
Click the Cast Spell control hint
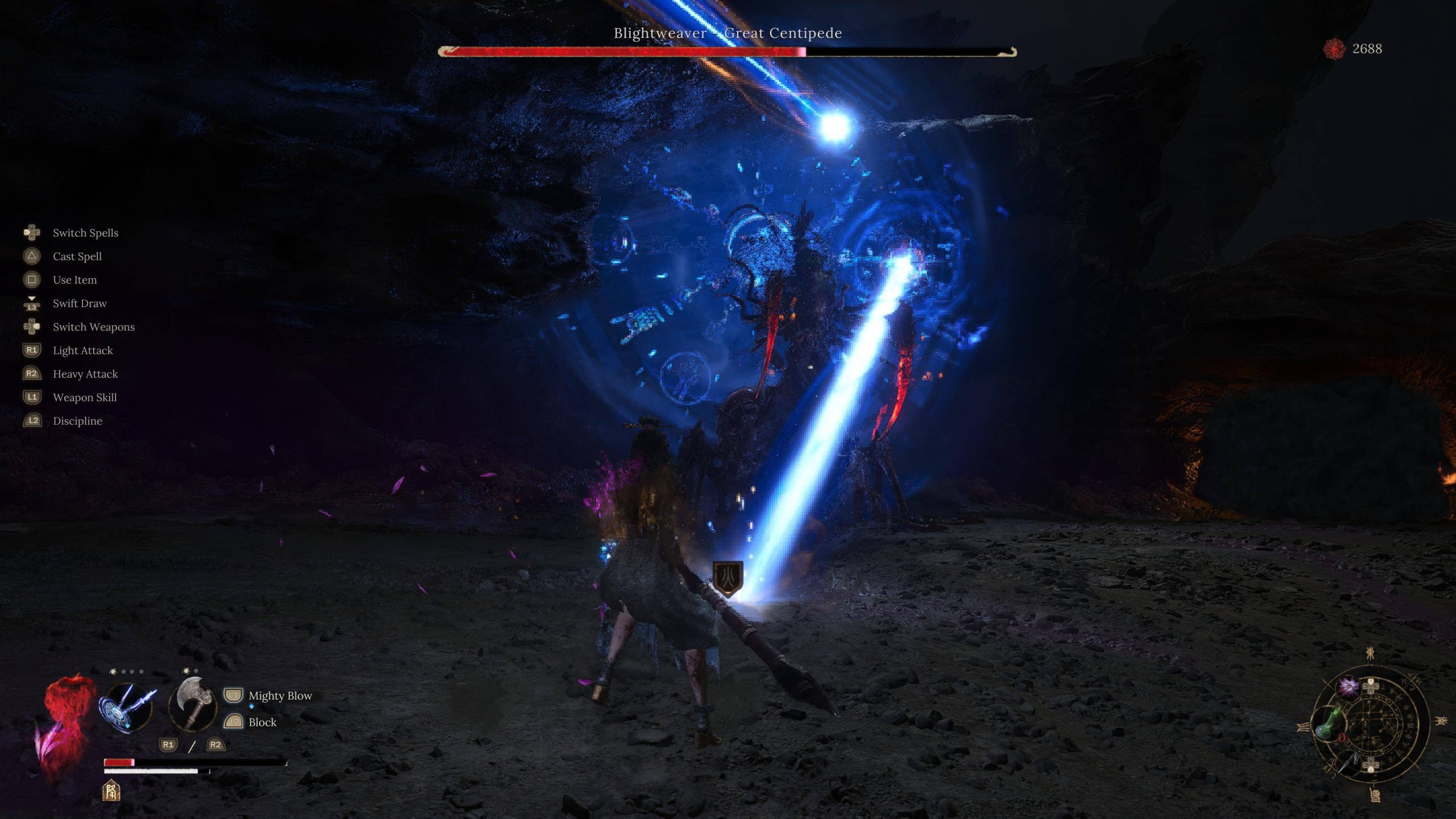(x=77, y=257)
